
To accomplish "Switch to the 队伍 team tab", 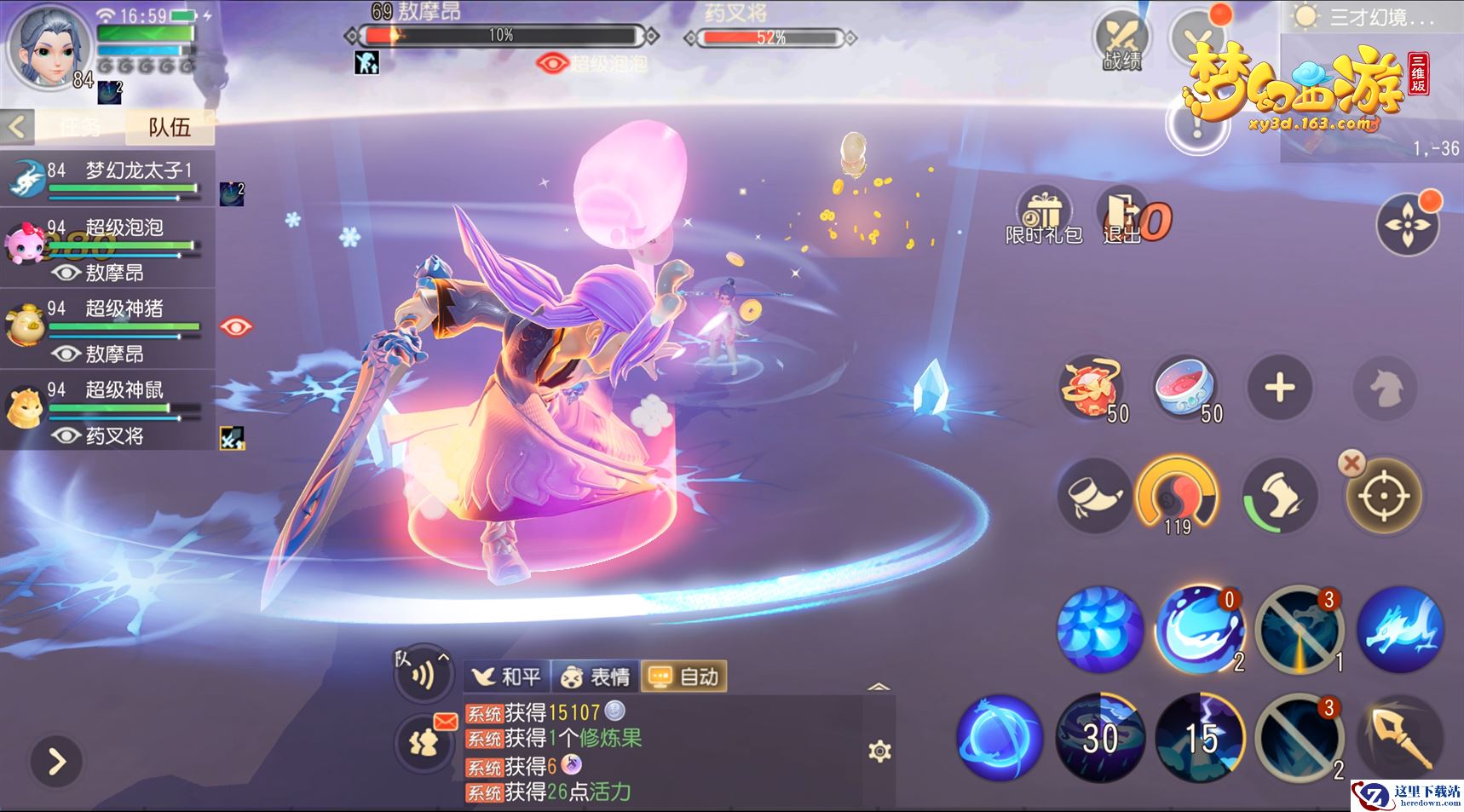I will click(169, 128).
